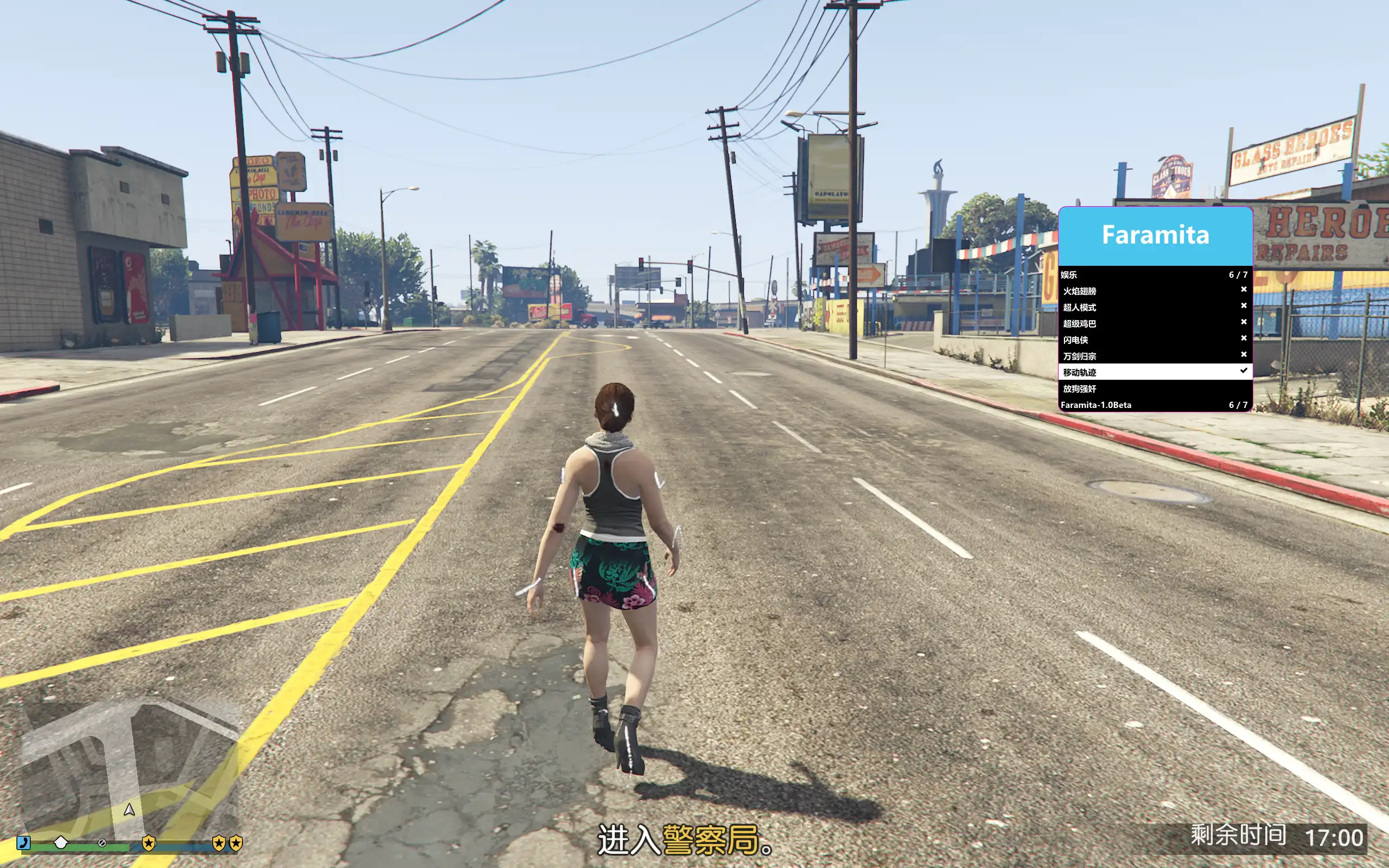The width and height of the screenshot is (1389, 868).
Task: Turn on the 闪电侠 option
Action: pos(1154,340)
